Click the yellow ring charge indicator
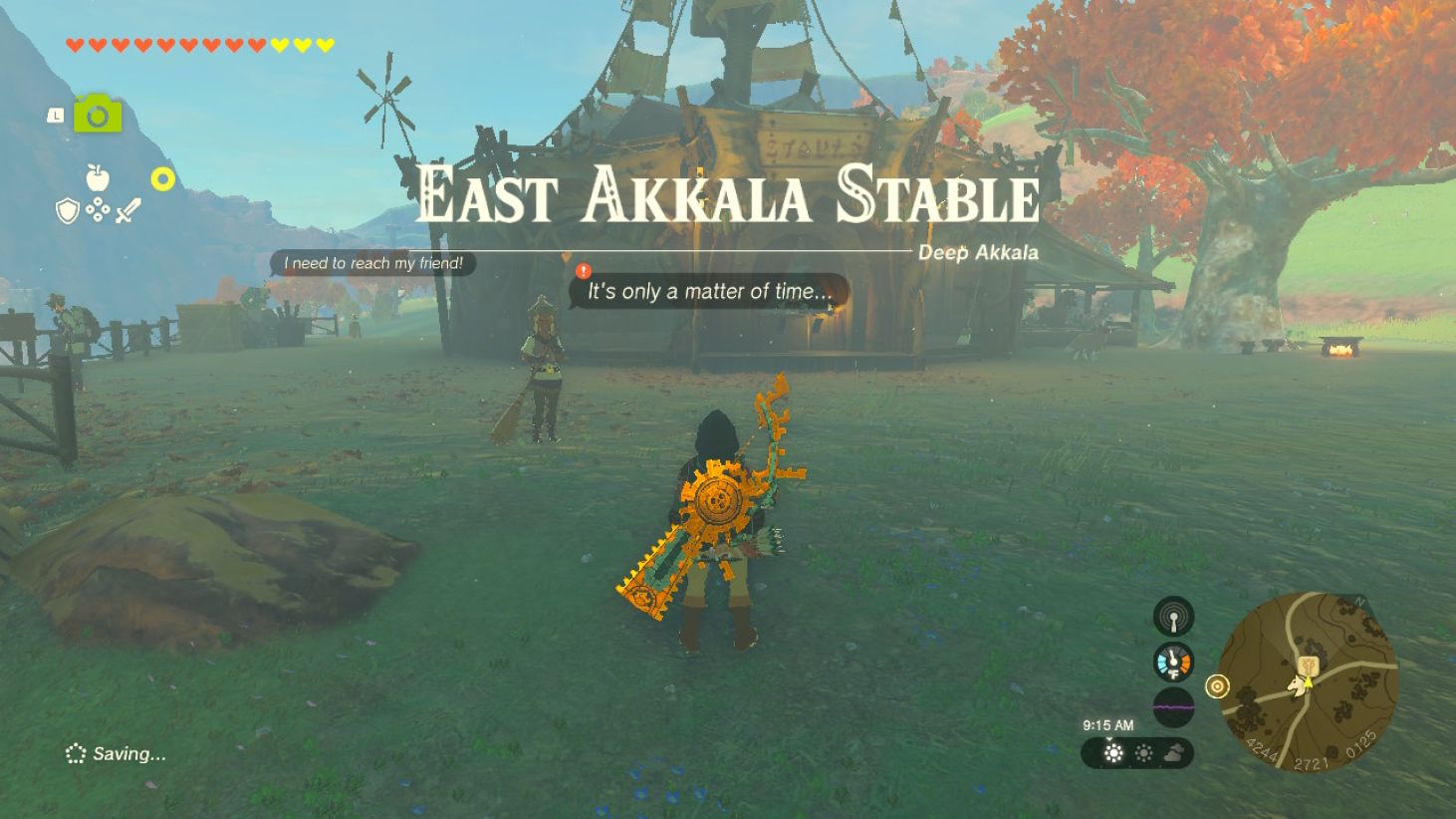This screenshot has height=819, width=1456. [163, 176]
